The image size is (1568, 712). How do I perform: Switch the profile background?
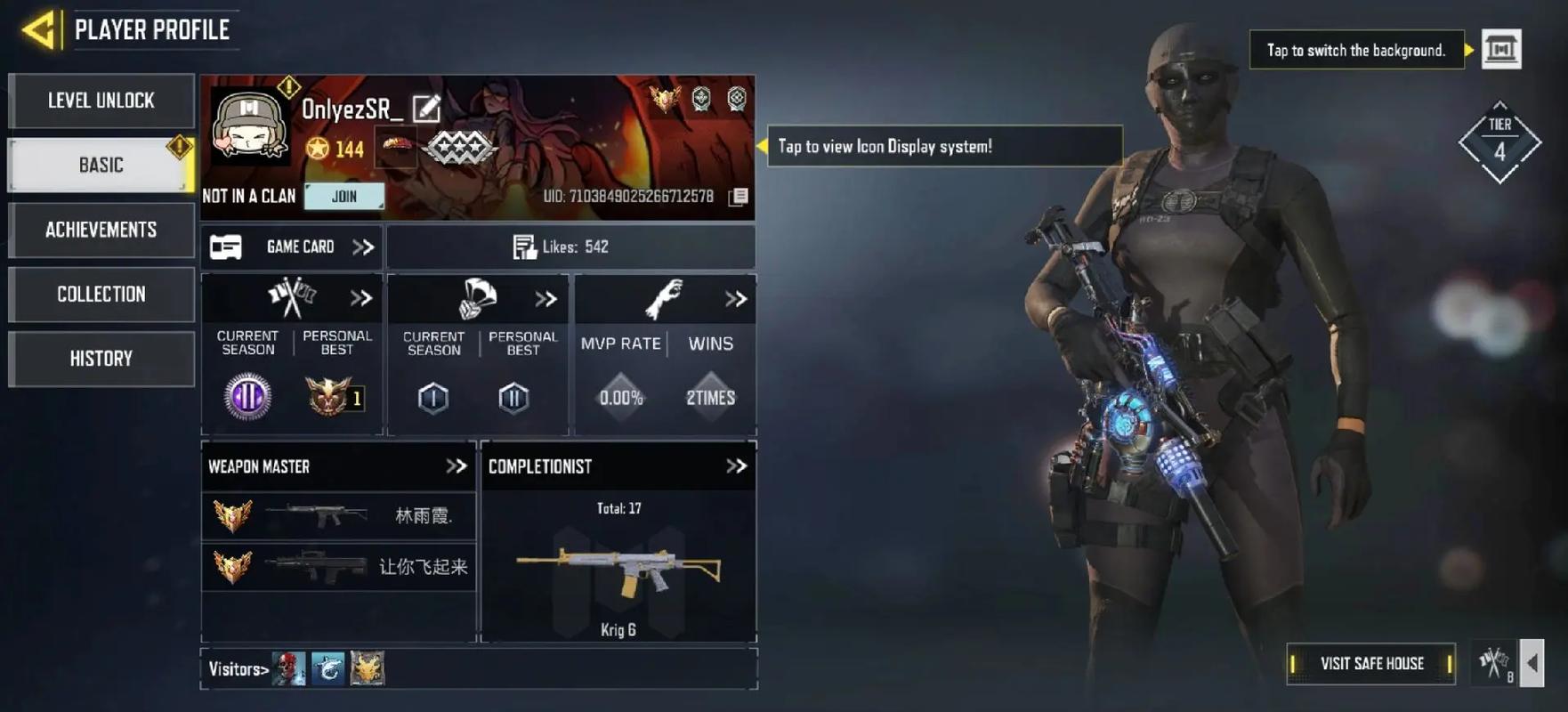tap(1500, 50)
